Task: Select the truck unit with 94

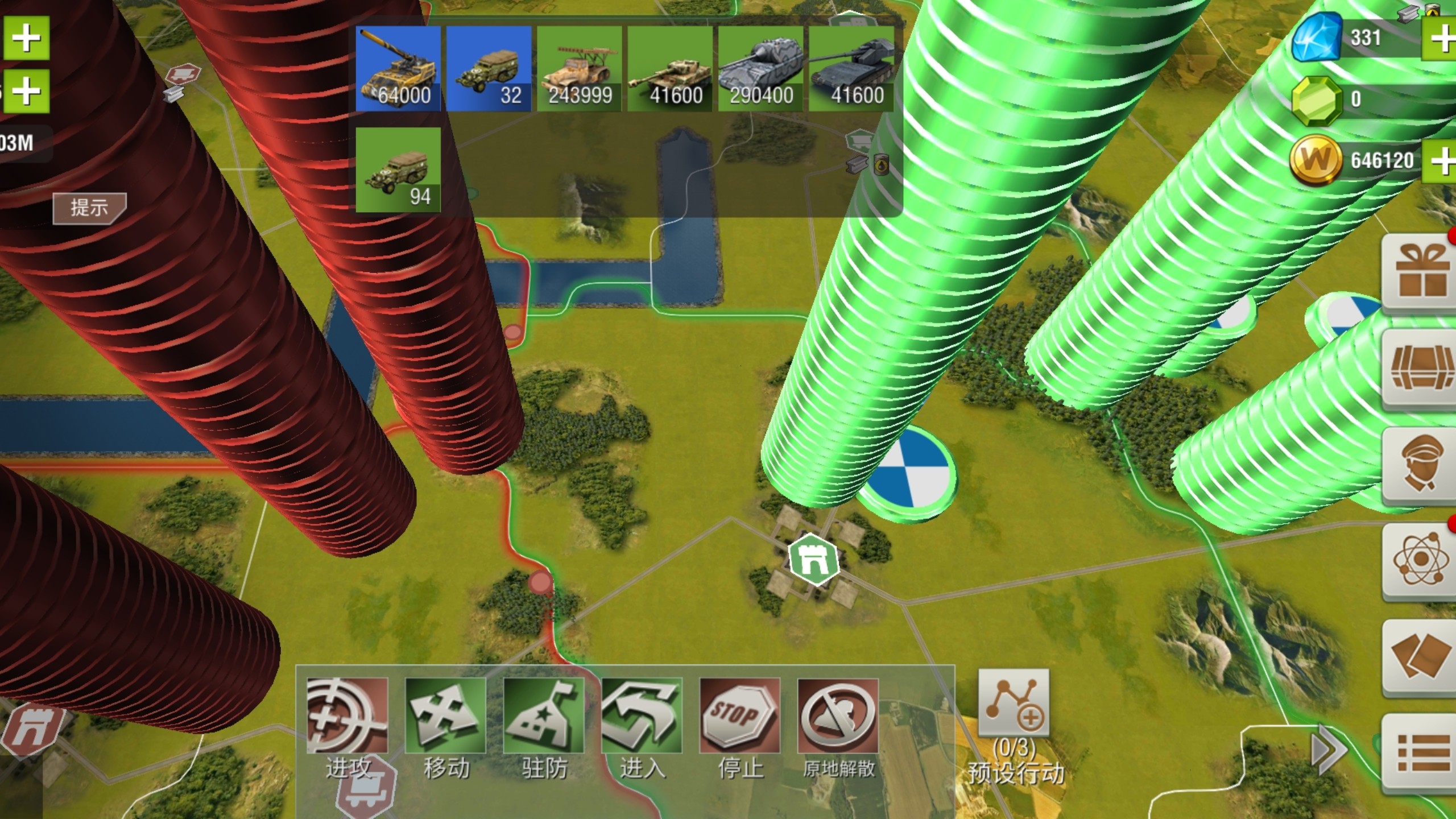Action: pyautogui.click(x=398, y=169)
